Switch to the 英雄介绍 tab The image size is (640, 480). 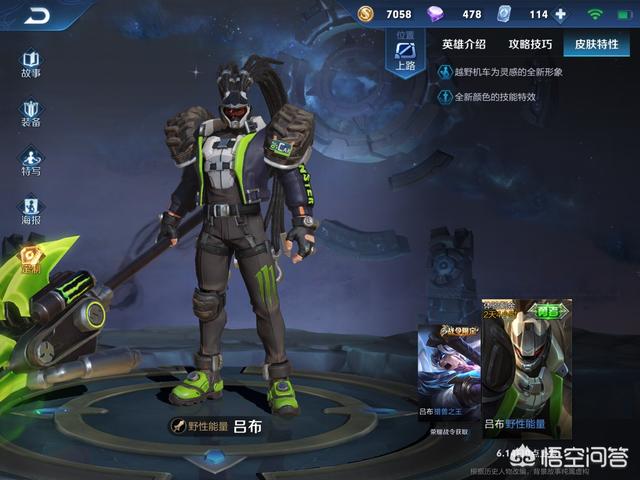tap(464, 44)
